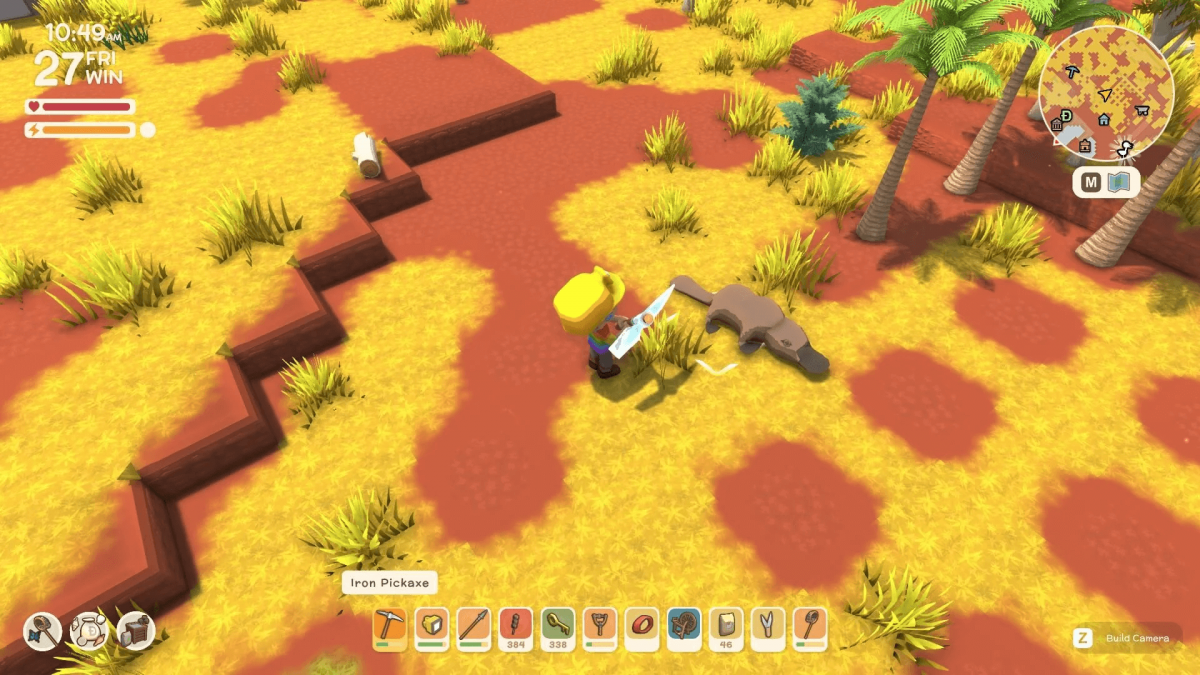
Task: Equip the slingshot from the hotbar
Action: coord(600,626)
